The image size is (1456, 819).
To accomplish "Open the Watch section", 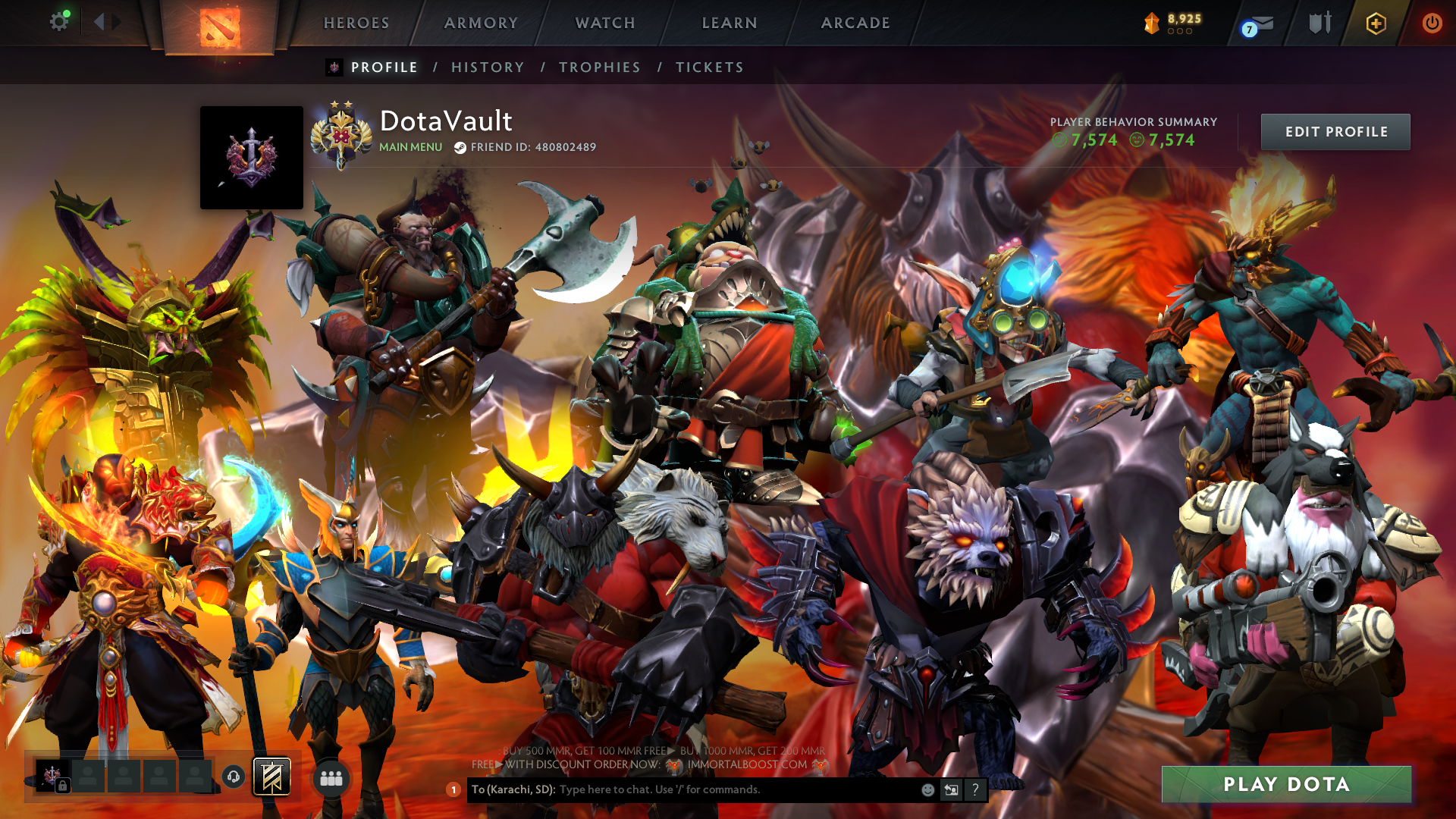I will [x=605, y=23].
